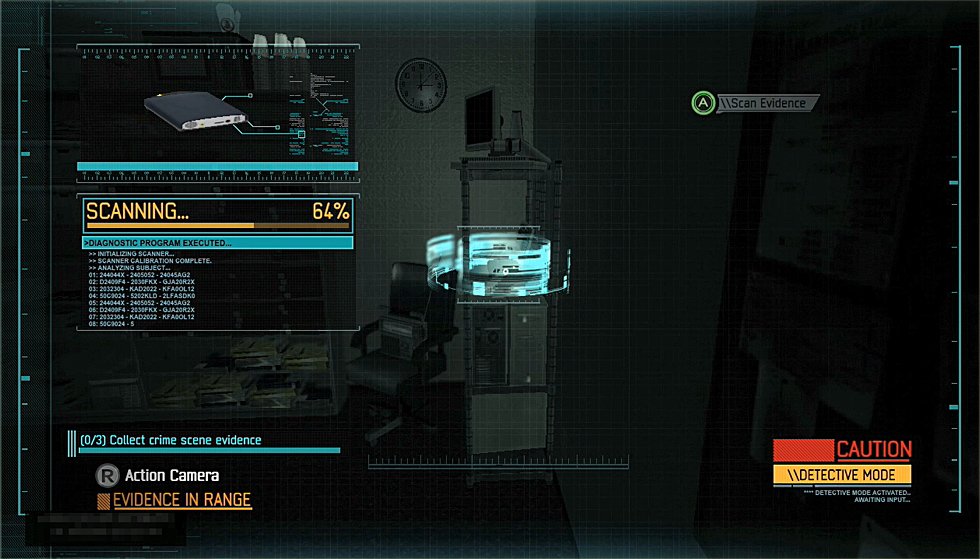Click the Evidence In Range notice
The height and width of the screenshot is (559, 980).
point(181,500)
